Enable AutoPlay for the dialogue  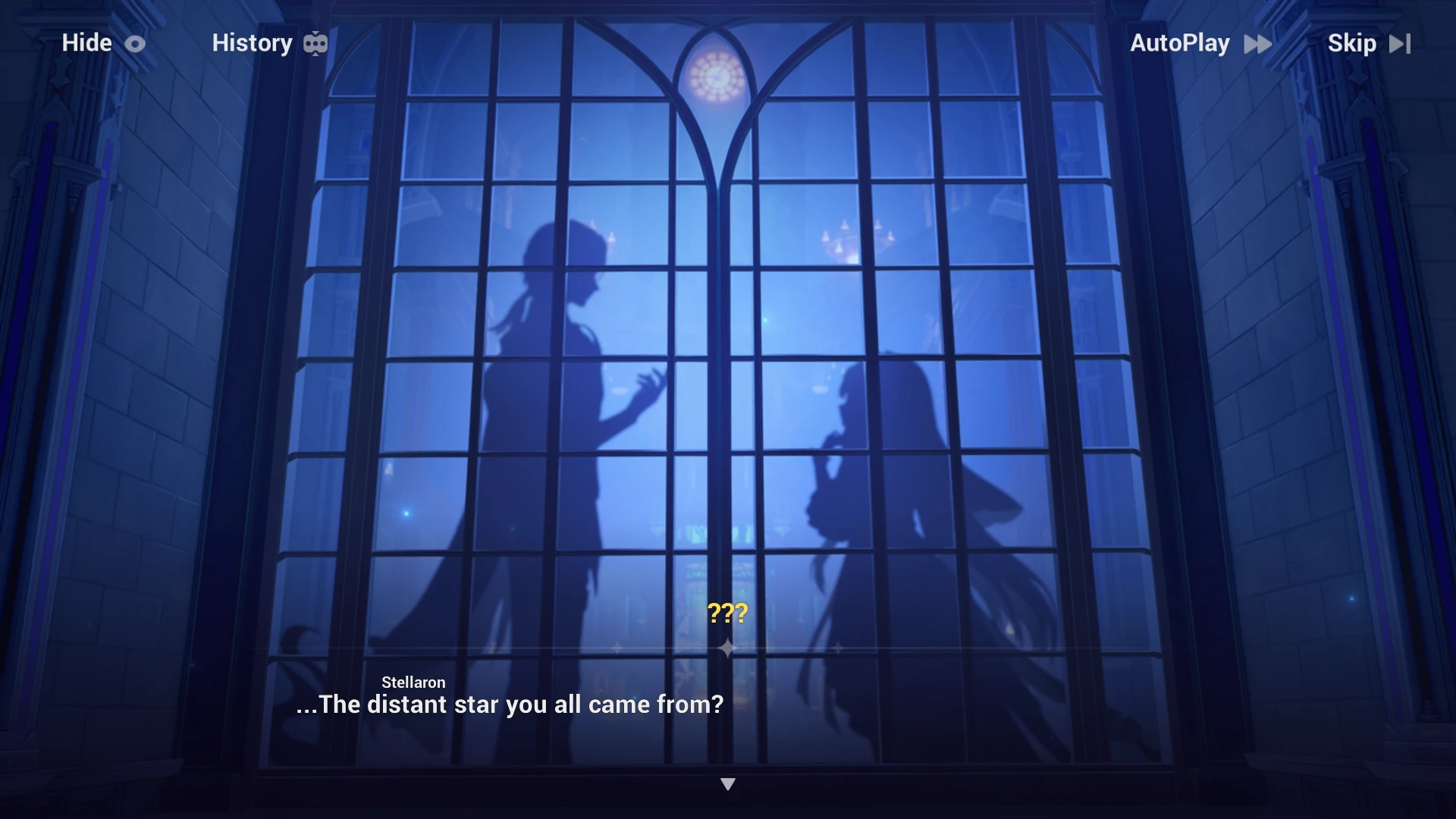[1179, 43]
